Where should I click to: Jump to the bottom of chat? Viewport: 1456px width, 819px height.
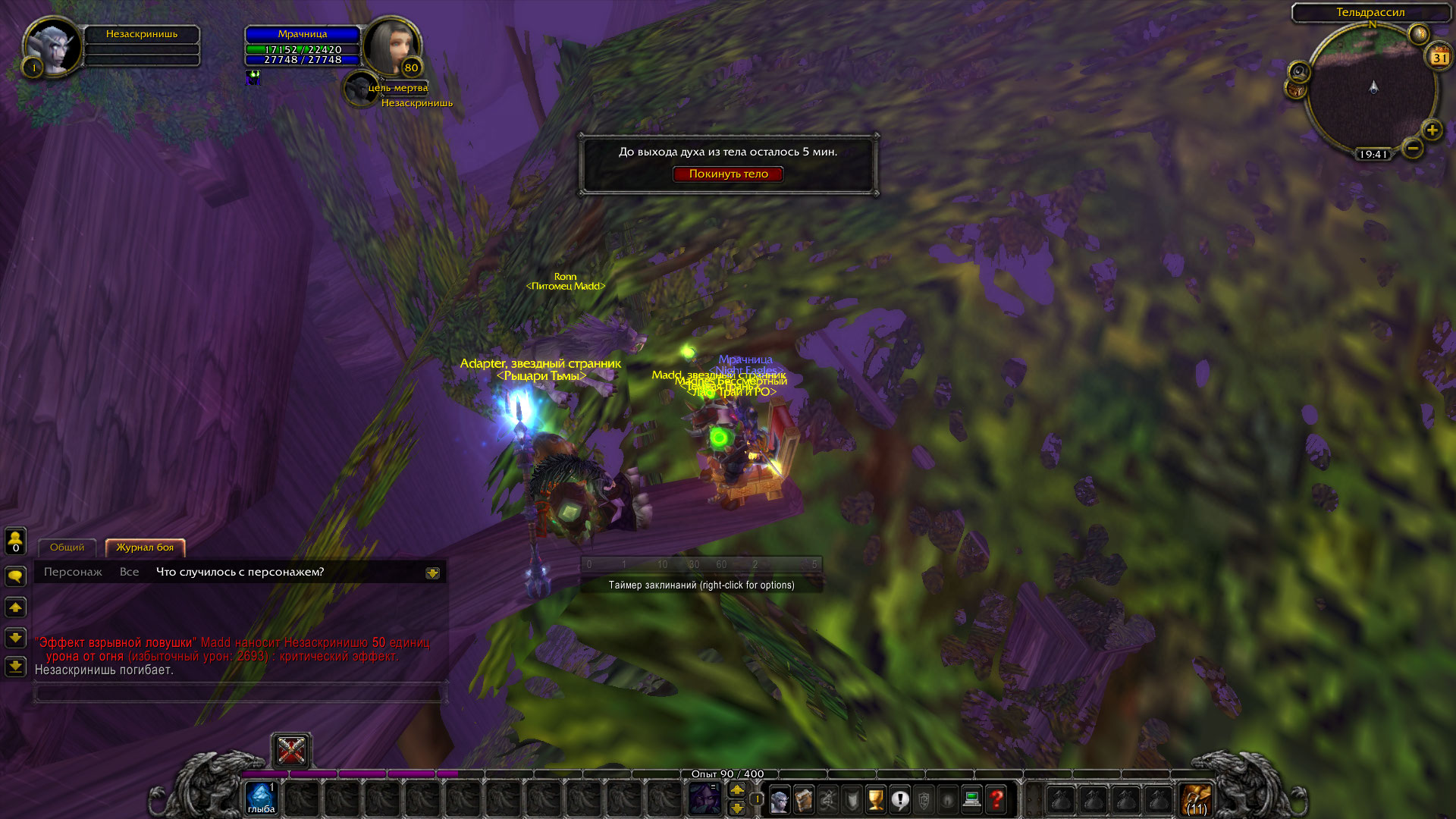(x=16, y=667)
